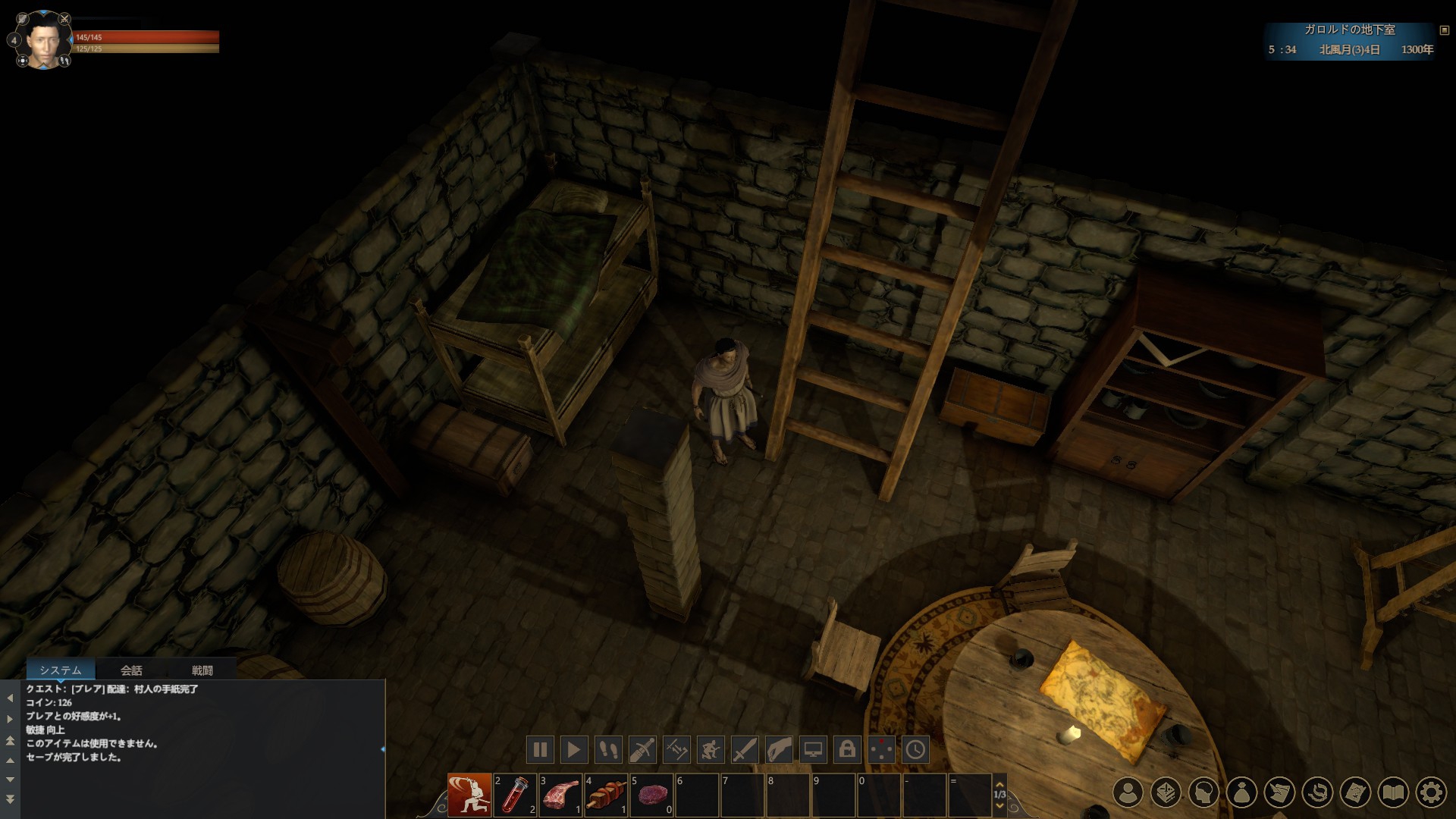Click the play triangle button
The image size is (1456, 819).
coord(574,750)
